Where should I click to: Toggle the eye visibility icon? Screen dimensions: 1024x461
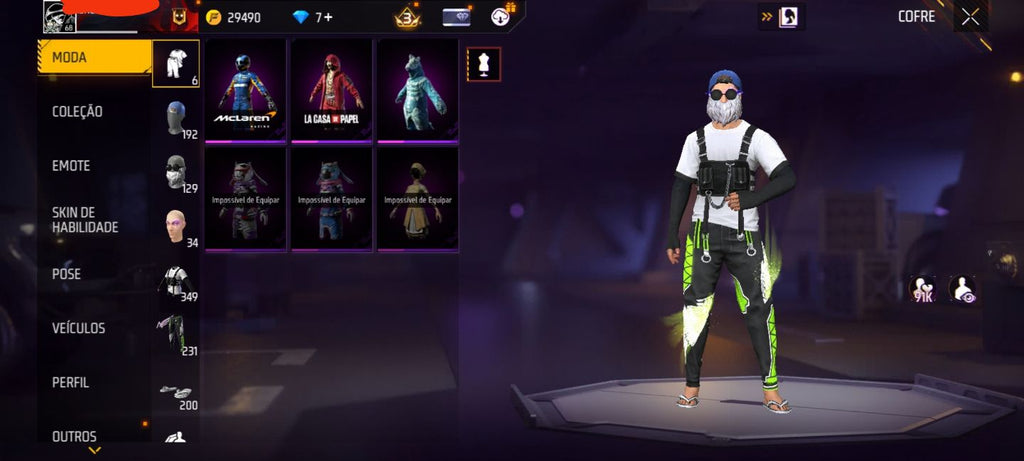[963, 290]
